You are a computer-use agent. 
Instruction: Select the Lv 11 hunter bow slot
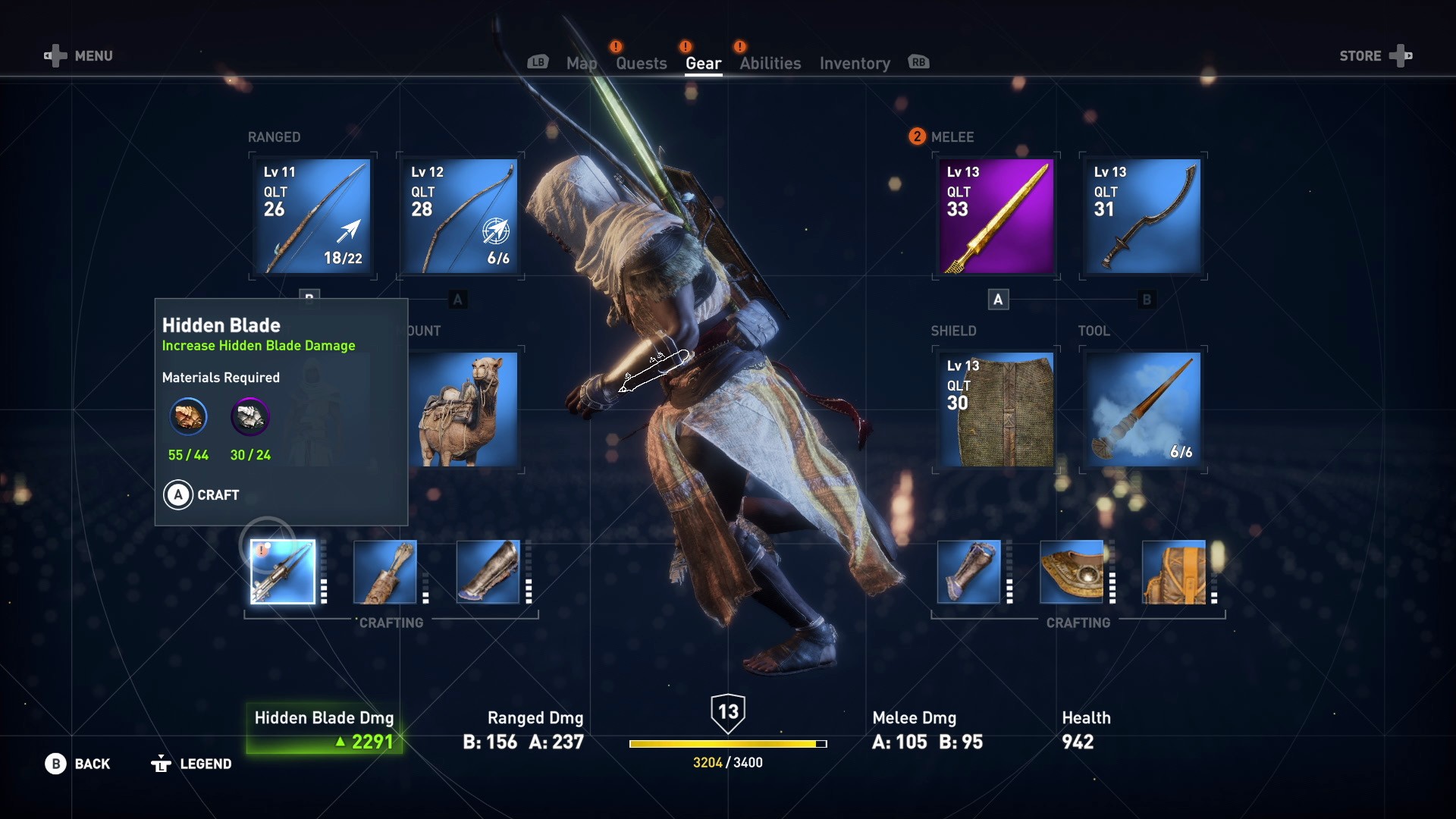point(313,216)
